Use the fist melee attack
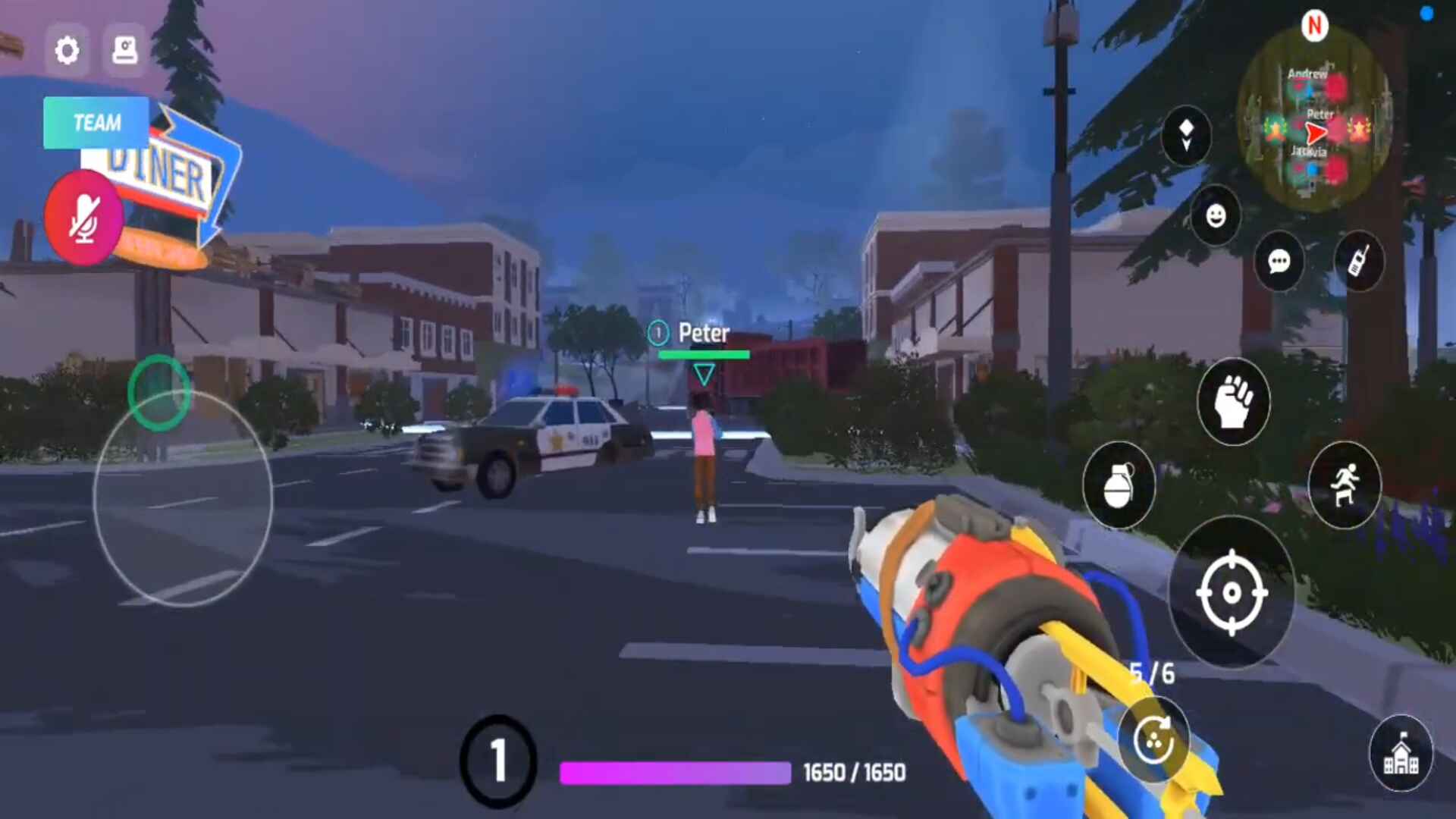The width and height of the screenshot is (1456, 819). [x=1233, y=402]
